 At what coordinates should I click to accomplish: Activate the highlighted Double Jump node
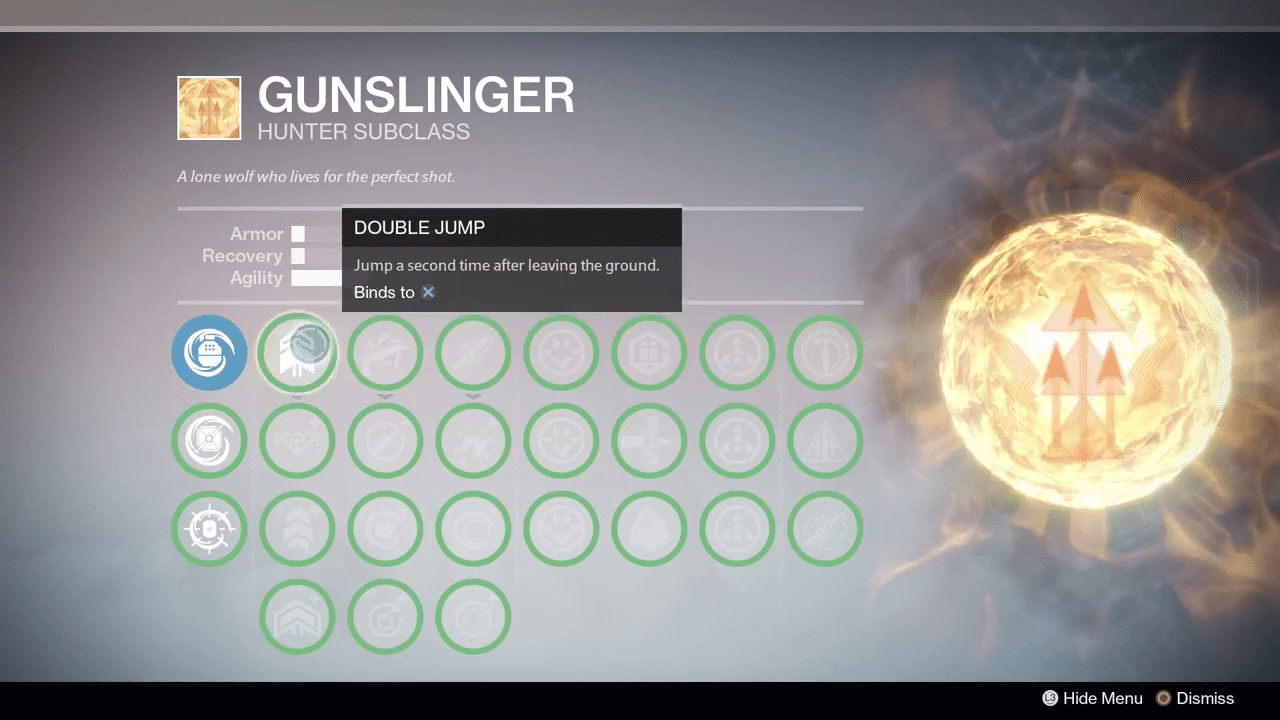pyautogui.click(x=297, y=352)
